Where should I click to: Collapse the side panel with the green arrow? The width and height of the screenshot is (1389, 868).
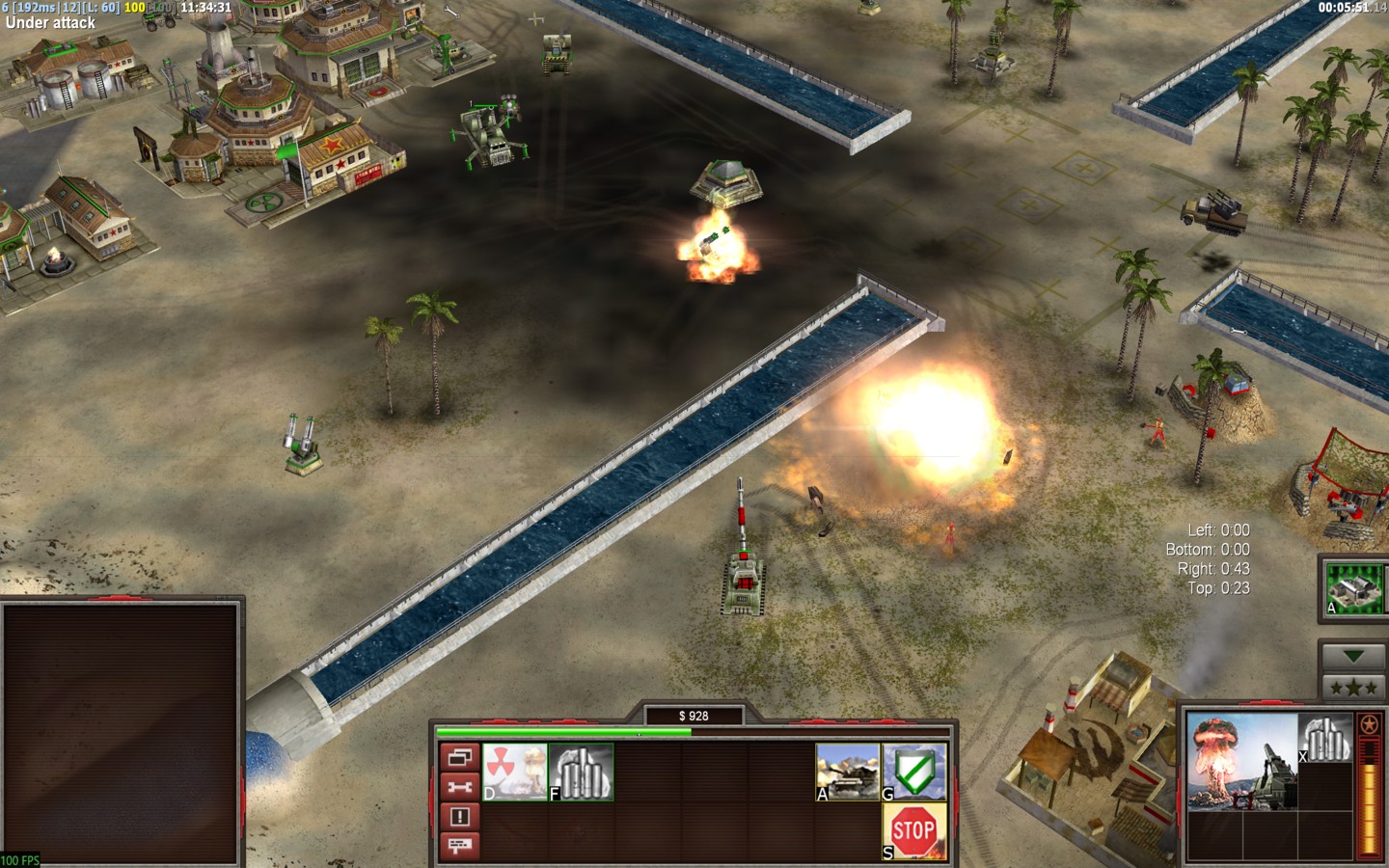point(1353,657)
